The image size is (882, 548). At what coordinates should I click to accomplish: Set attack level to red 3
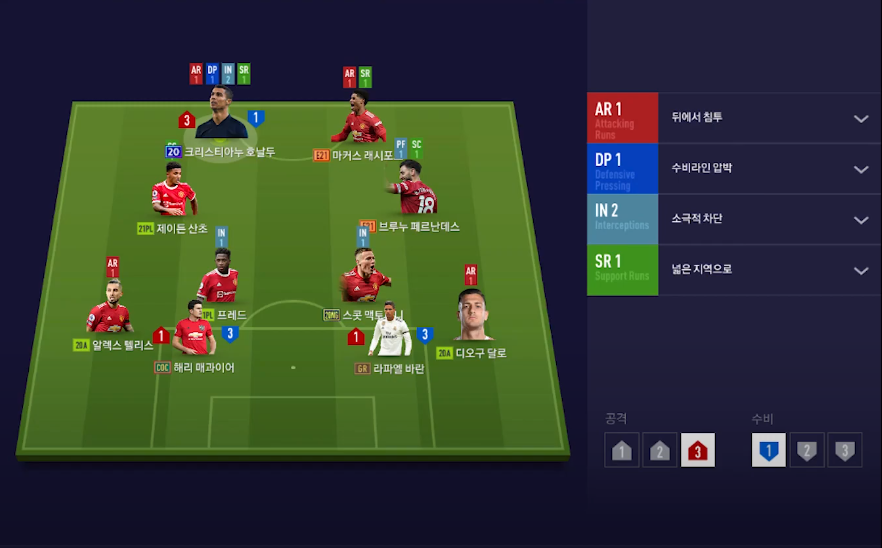click(x=697, y=450)
